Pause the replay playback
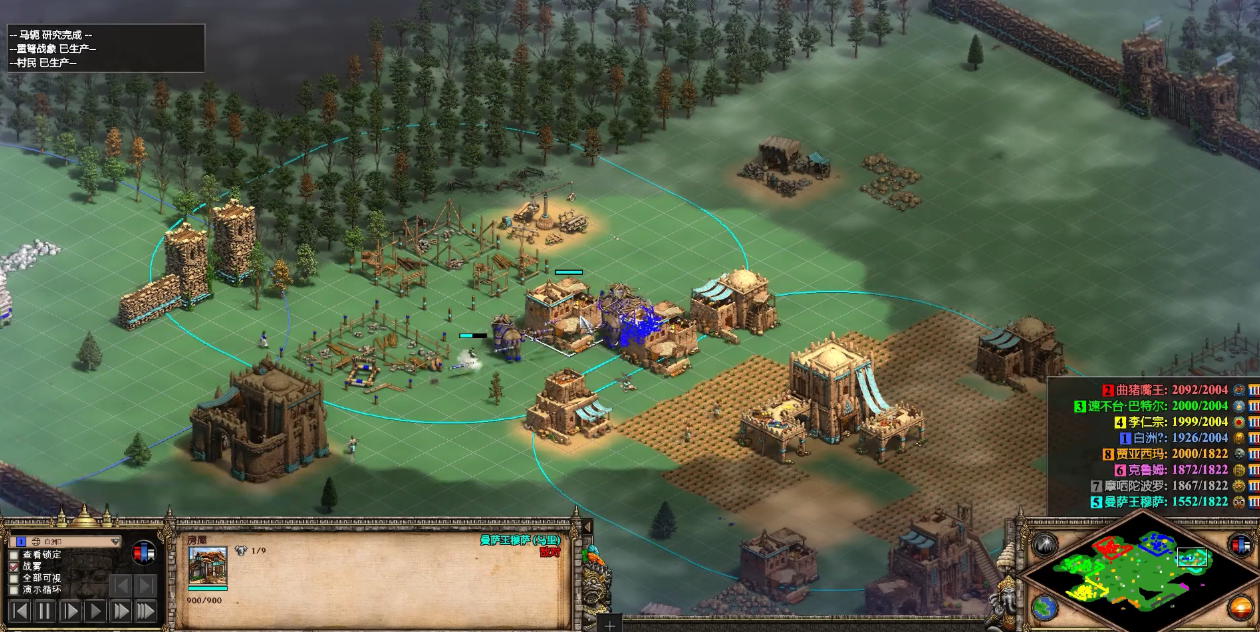This screenshot has width=1260, height=632. [x=44, y=610]
